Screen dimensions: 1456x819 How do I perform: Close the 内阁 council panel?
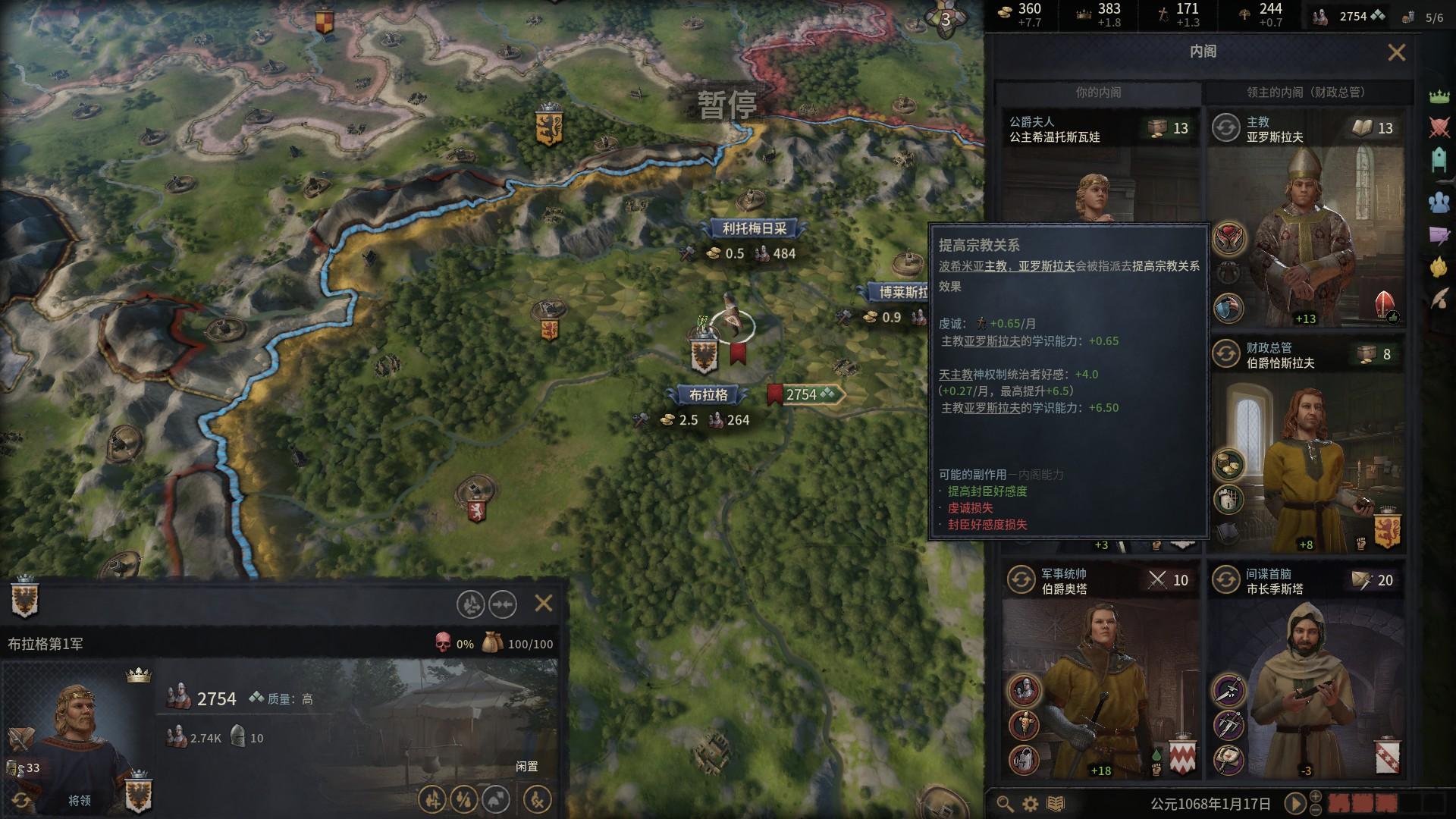(x=1396, y=52)
